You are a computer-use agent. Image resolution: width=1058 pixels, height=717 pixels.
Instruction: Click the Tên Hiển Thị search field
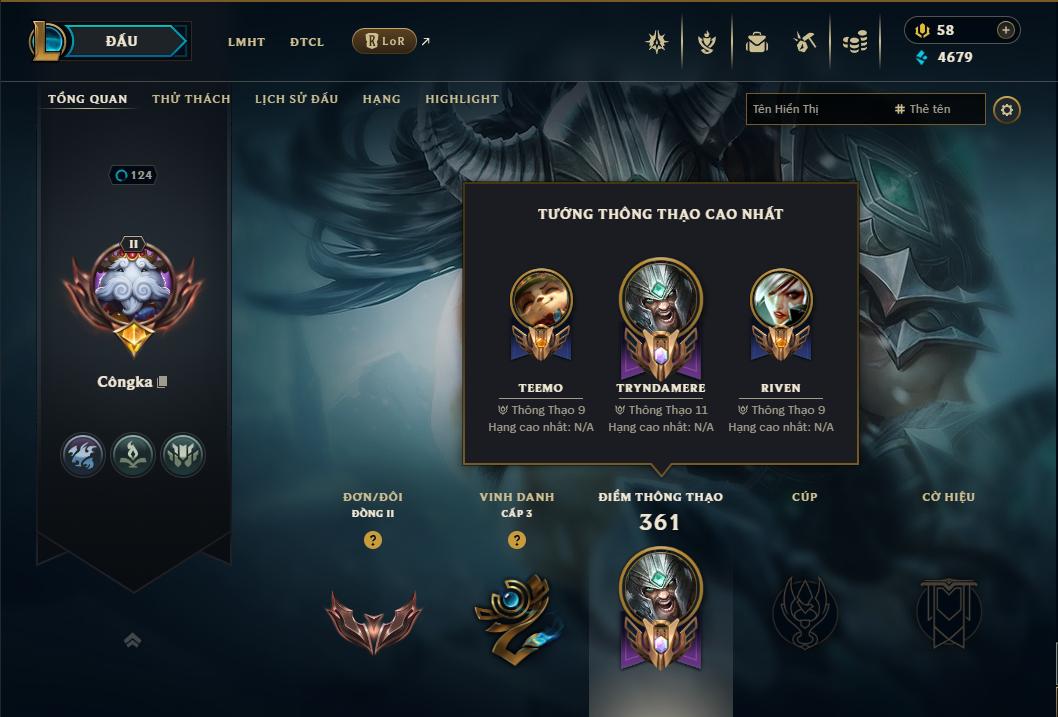[x=815, y=109]
